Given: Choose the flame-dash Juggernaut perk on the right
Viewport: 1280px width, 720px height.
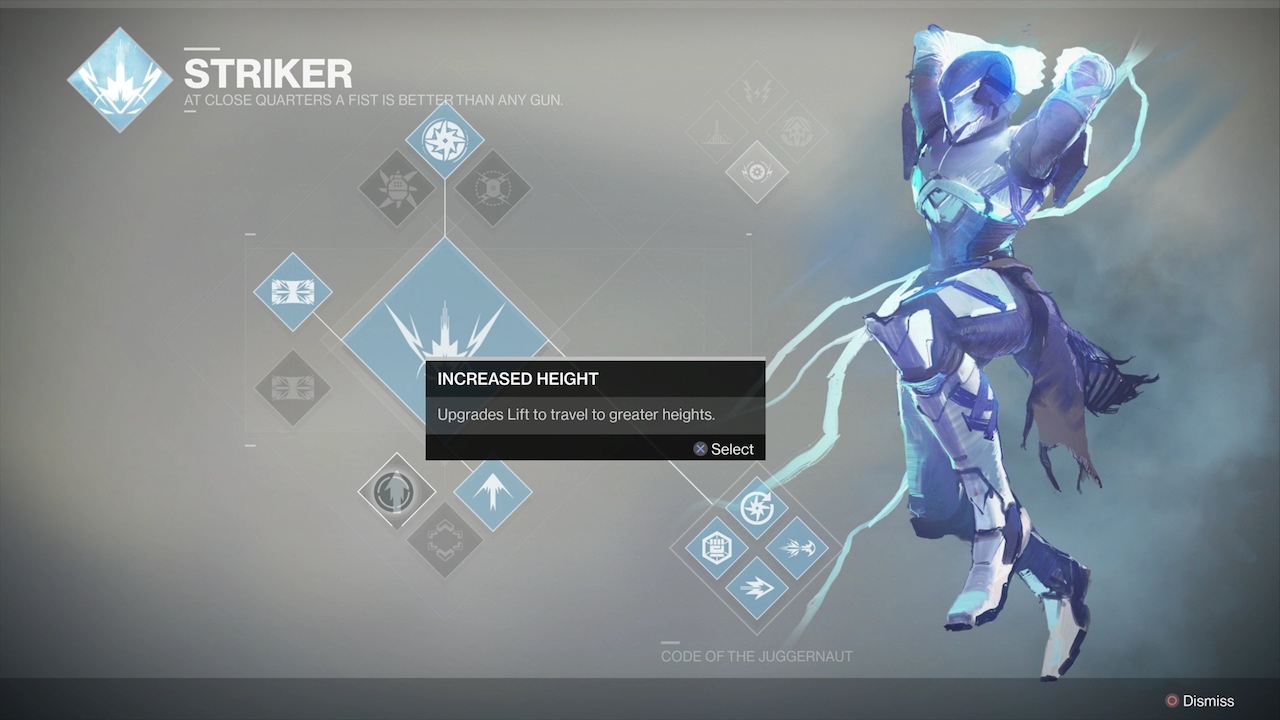Looking at the screenshot, I should click(798, 547).
